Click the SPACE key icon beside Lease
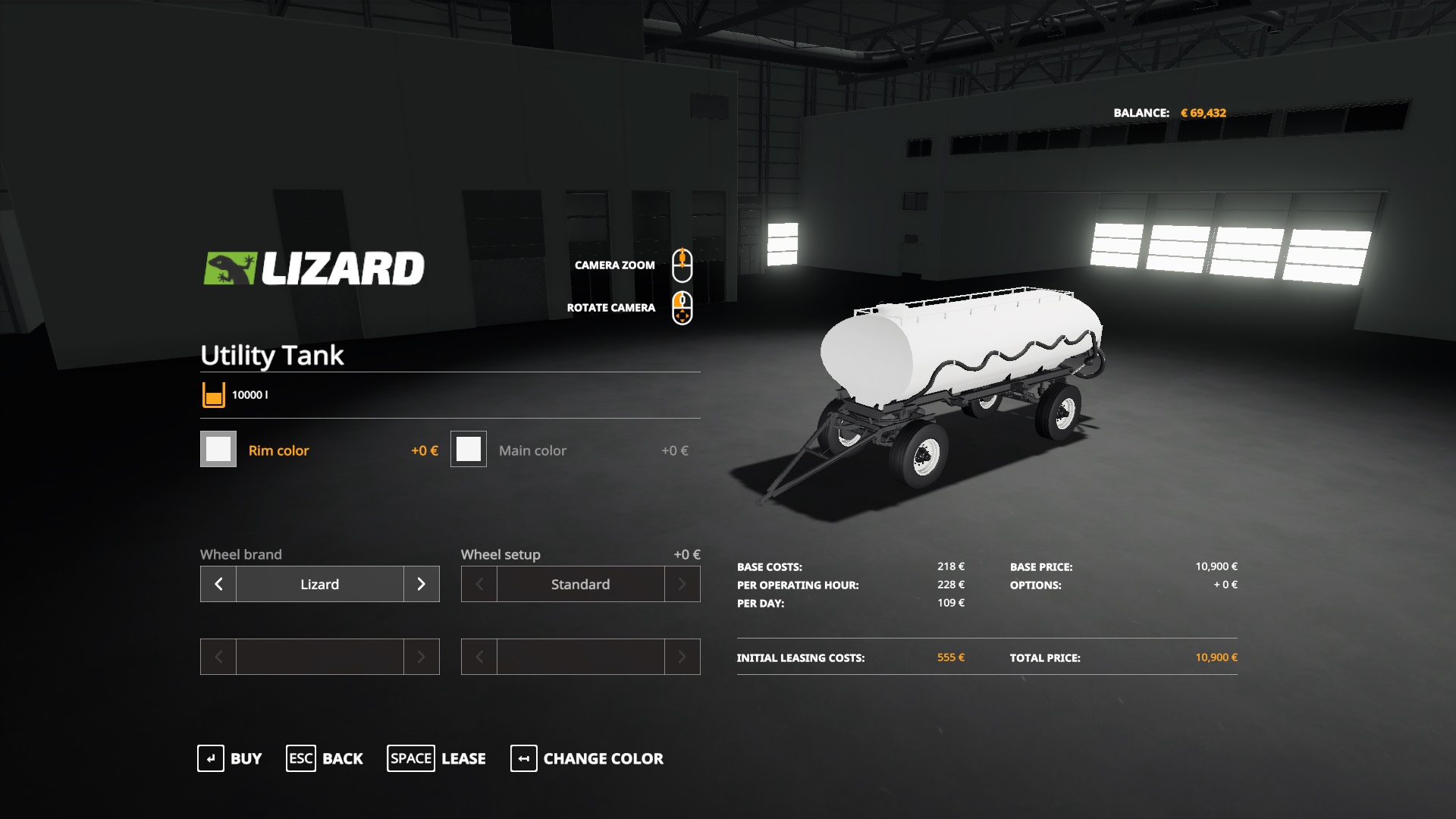Screen dimensions: 1456x819 410,758
